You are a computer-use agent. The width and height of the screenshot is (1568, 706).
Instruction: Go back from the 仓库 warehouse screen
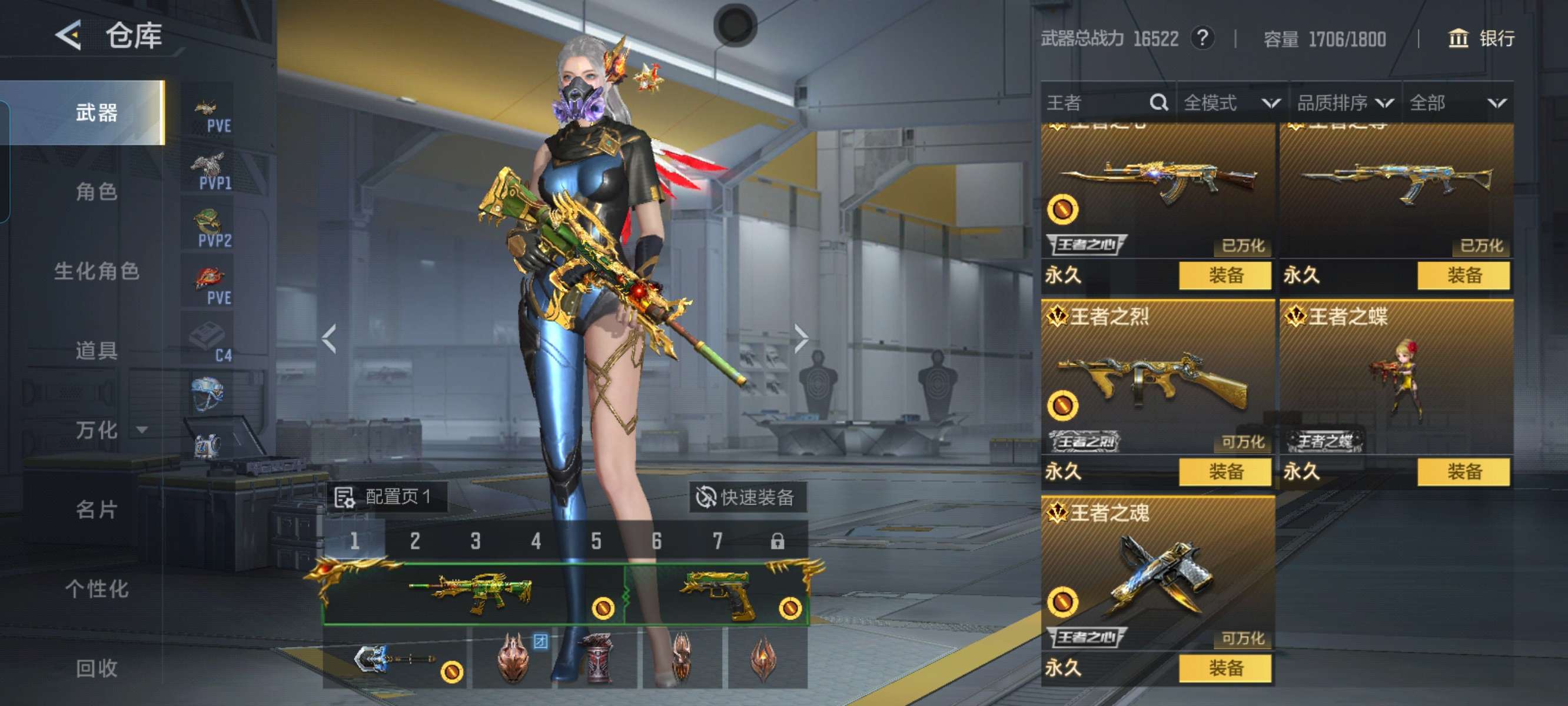69,35
